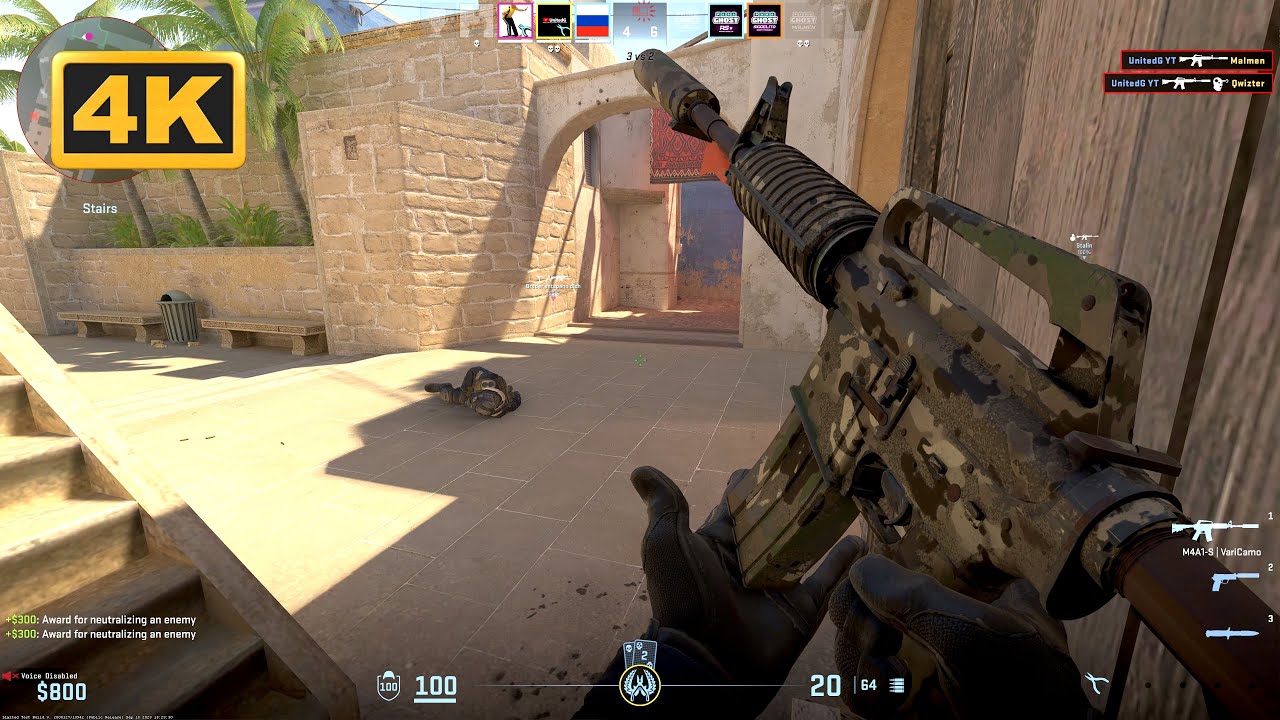Screen dimensions: 1280x720
Task: Expand the yellow UnitedG avatar panel
Action: 554,22
